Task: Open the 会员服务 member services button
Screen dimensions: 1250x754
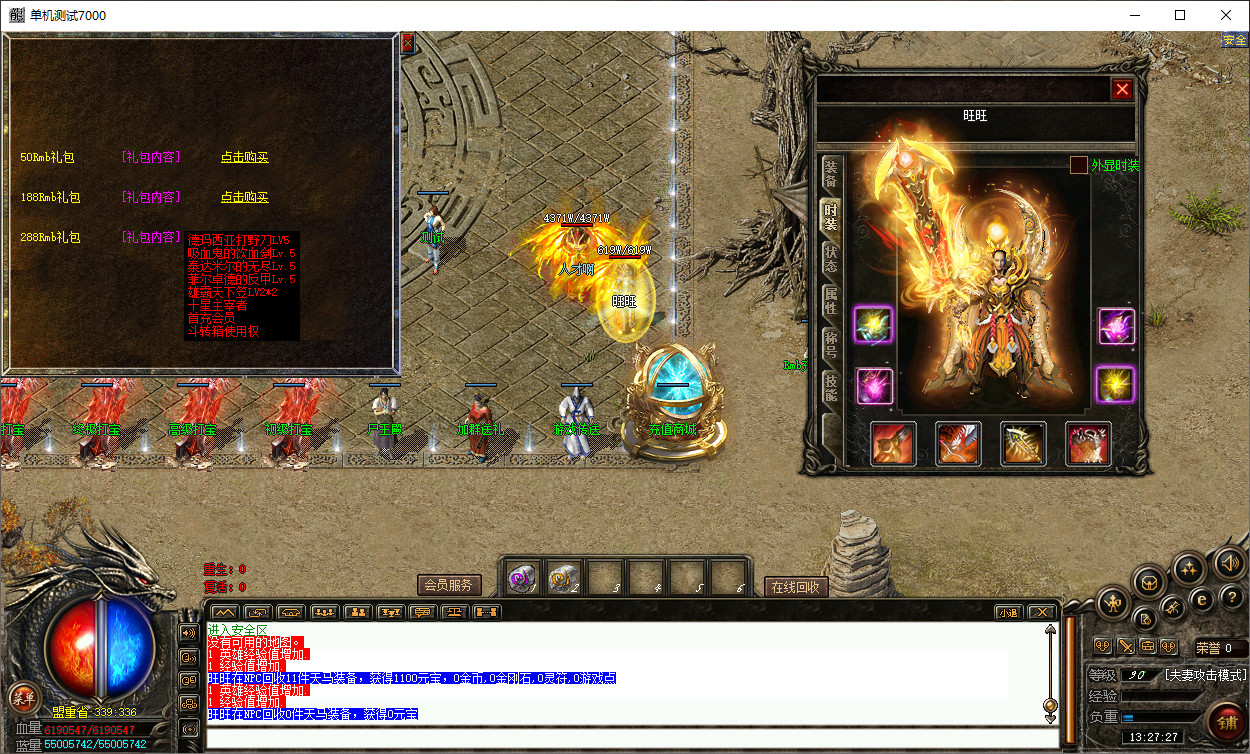Action: pos(449,585)
